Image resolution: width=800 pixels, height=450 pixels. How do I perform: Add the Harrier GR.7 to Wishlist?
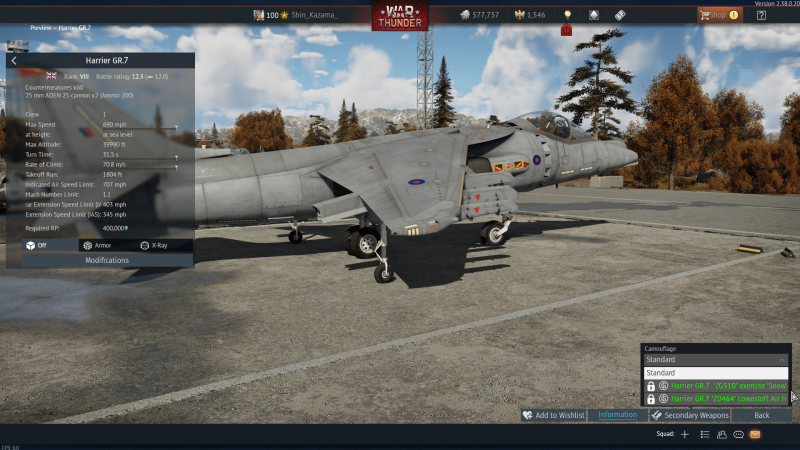click(553, 415)
